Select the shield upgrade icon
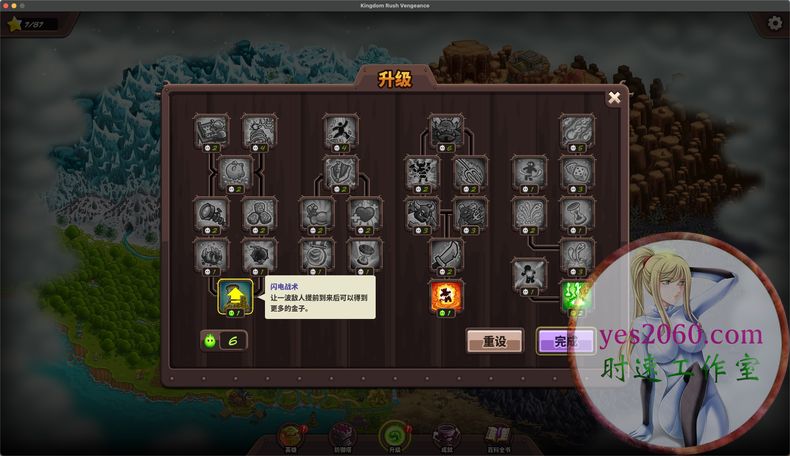 pos(340,171)
